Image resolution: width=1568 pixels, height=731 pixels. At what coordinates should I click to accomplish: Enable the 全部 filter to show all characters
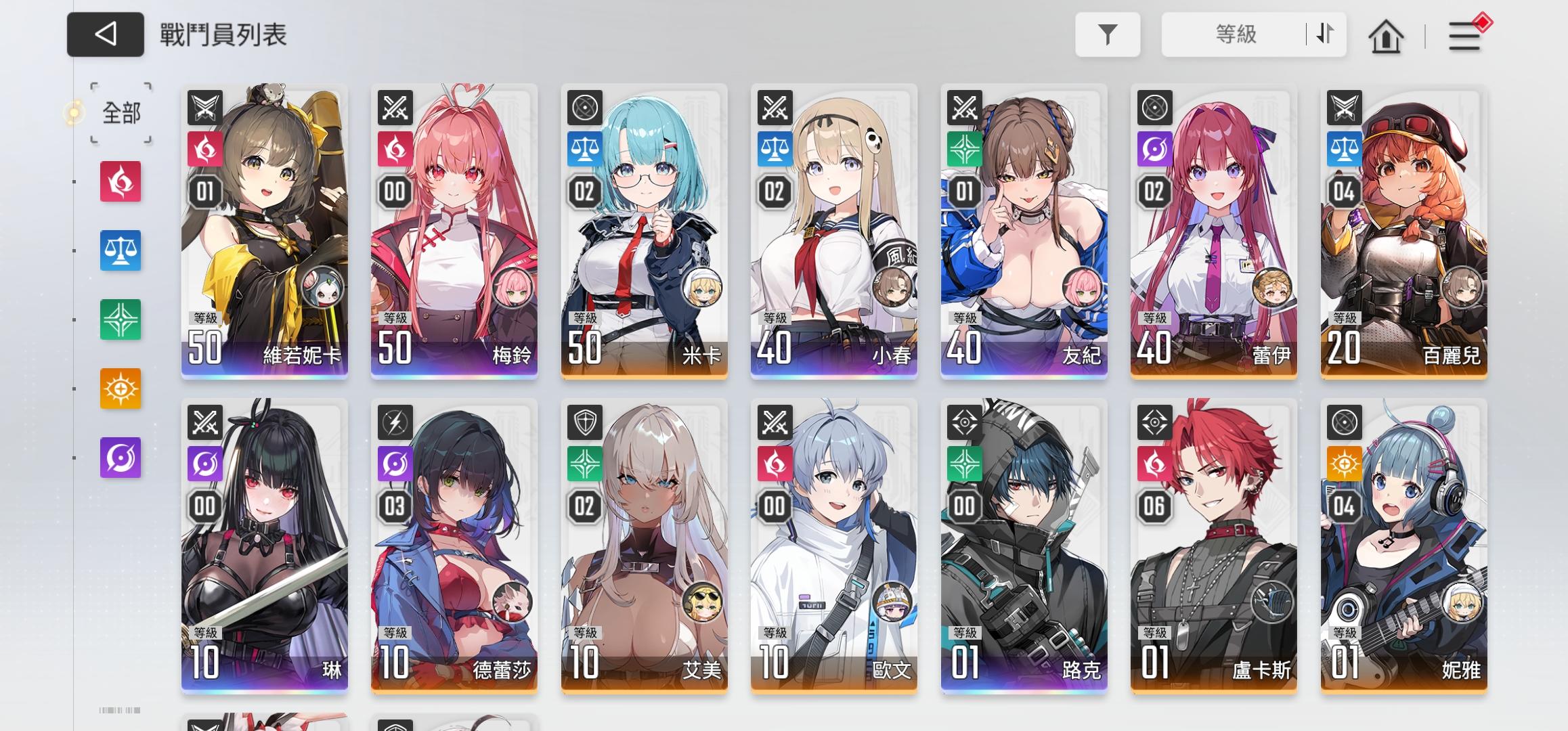point(121,114)
